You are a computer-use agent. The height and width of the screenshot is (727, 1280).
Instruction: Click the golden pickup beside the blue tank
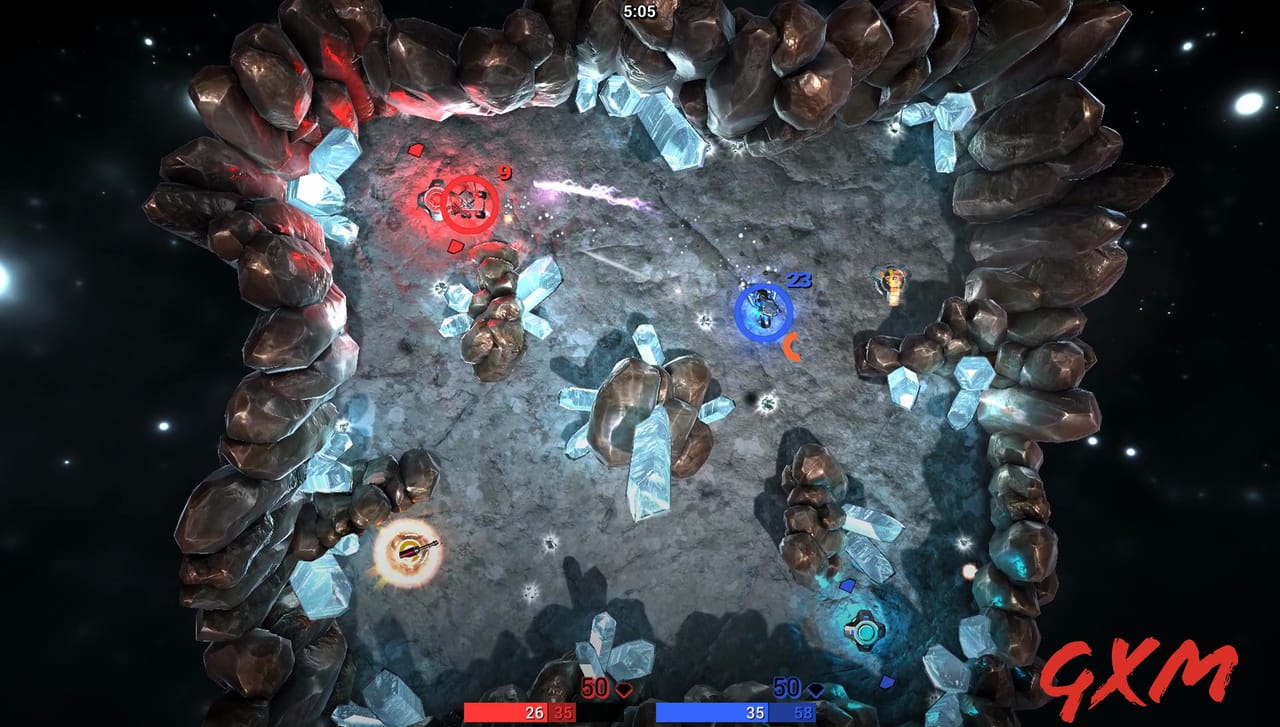point(893,283)
